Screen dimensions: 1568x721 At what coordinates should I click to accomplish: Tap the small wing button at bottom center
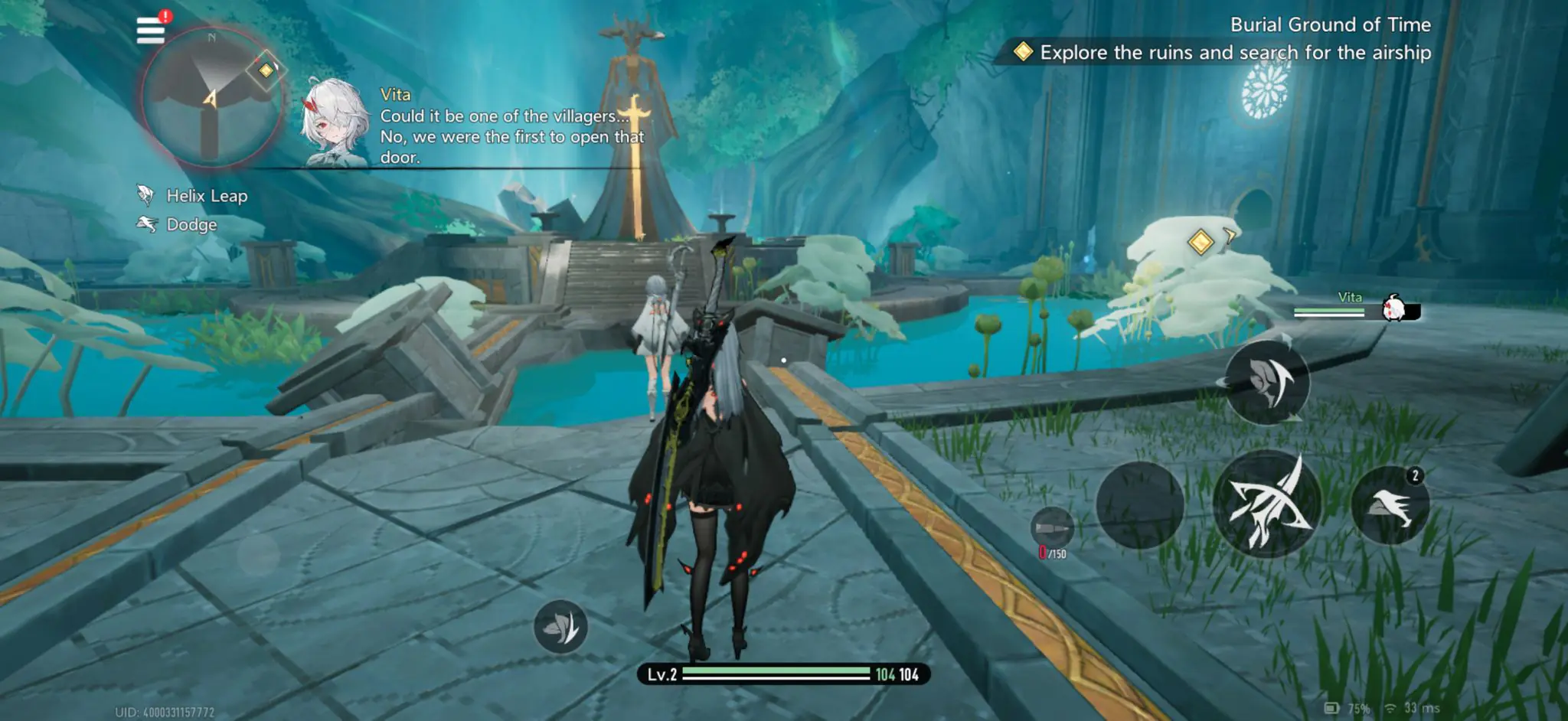pos(560,627)
